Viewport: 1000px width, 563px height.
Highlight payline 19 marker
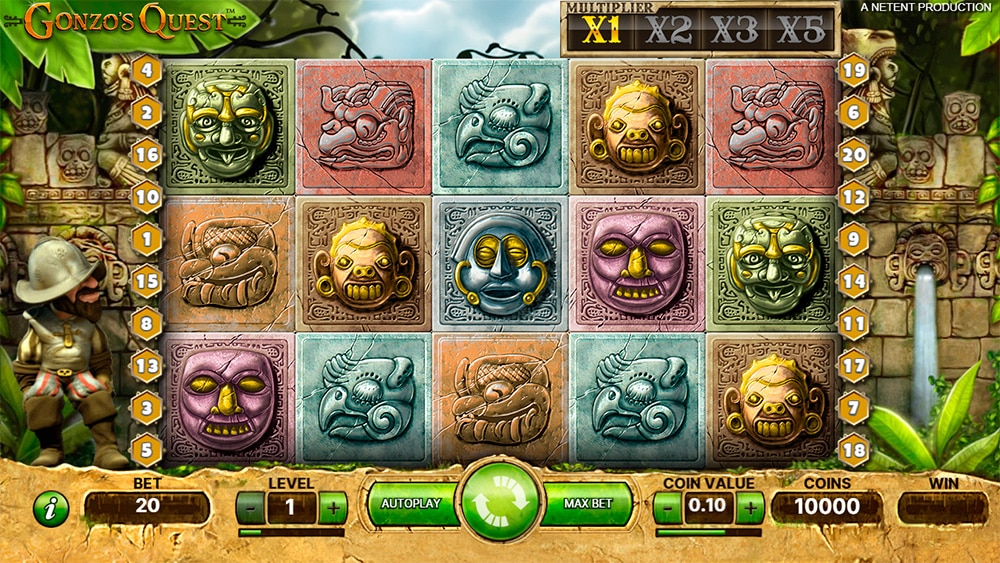tap(853, 70)
